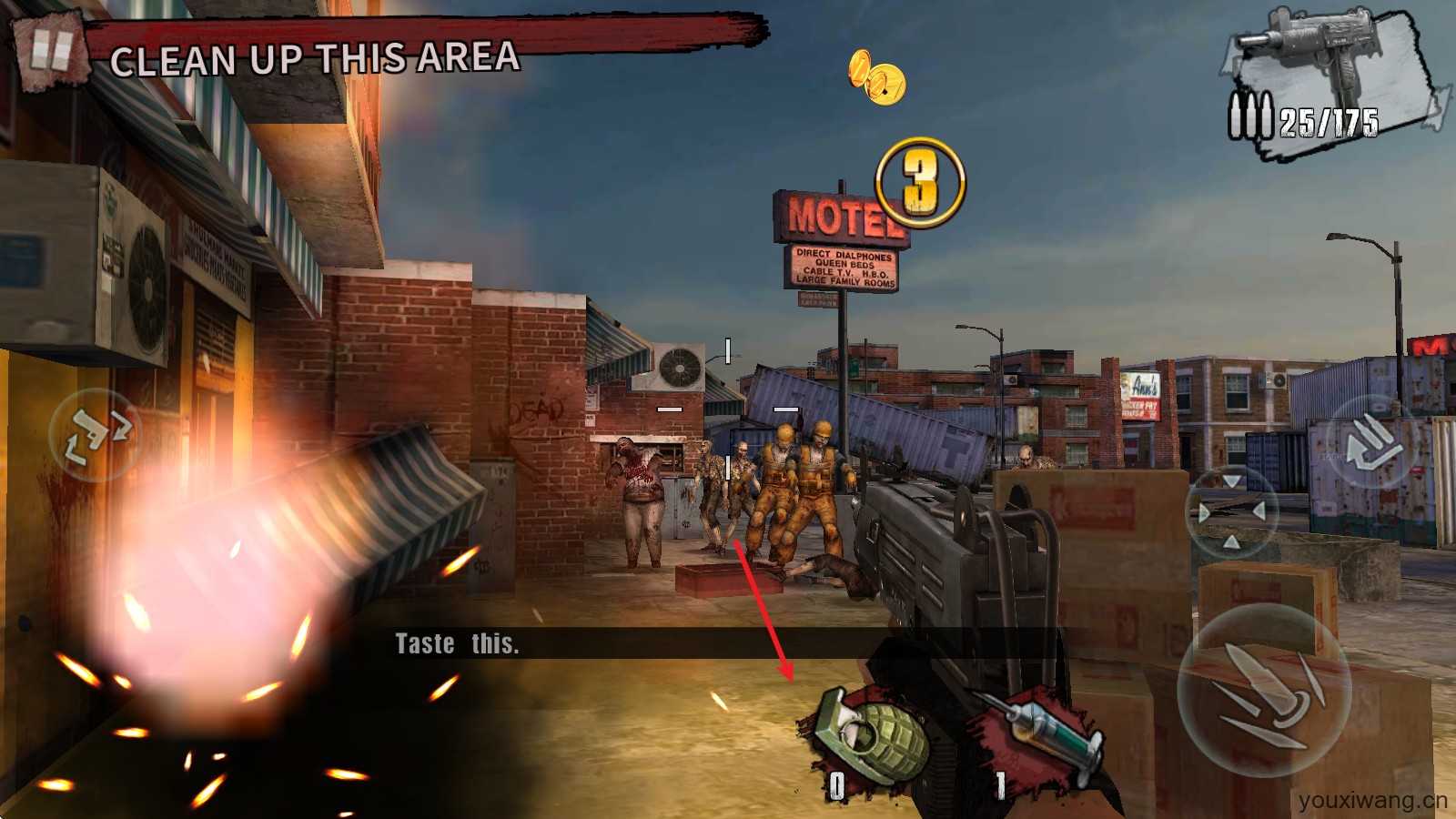
Task: Tap the four-arrow aim control button
Action: tap(1231, 511)
